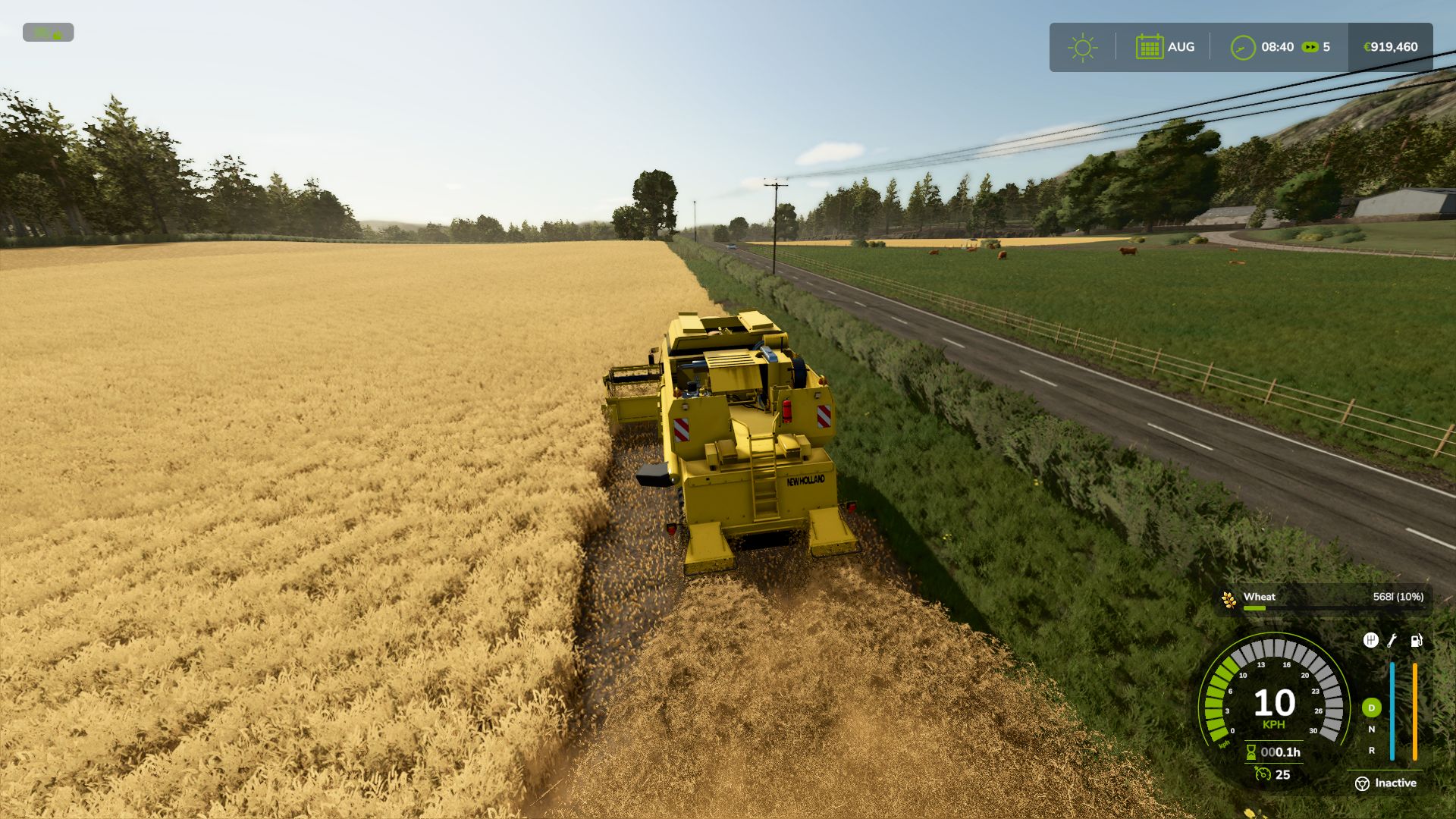
Task: Click the green wheat fill progress bar
Action: 1254,607
